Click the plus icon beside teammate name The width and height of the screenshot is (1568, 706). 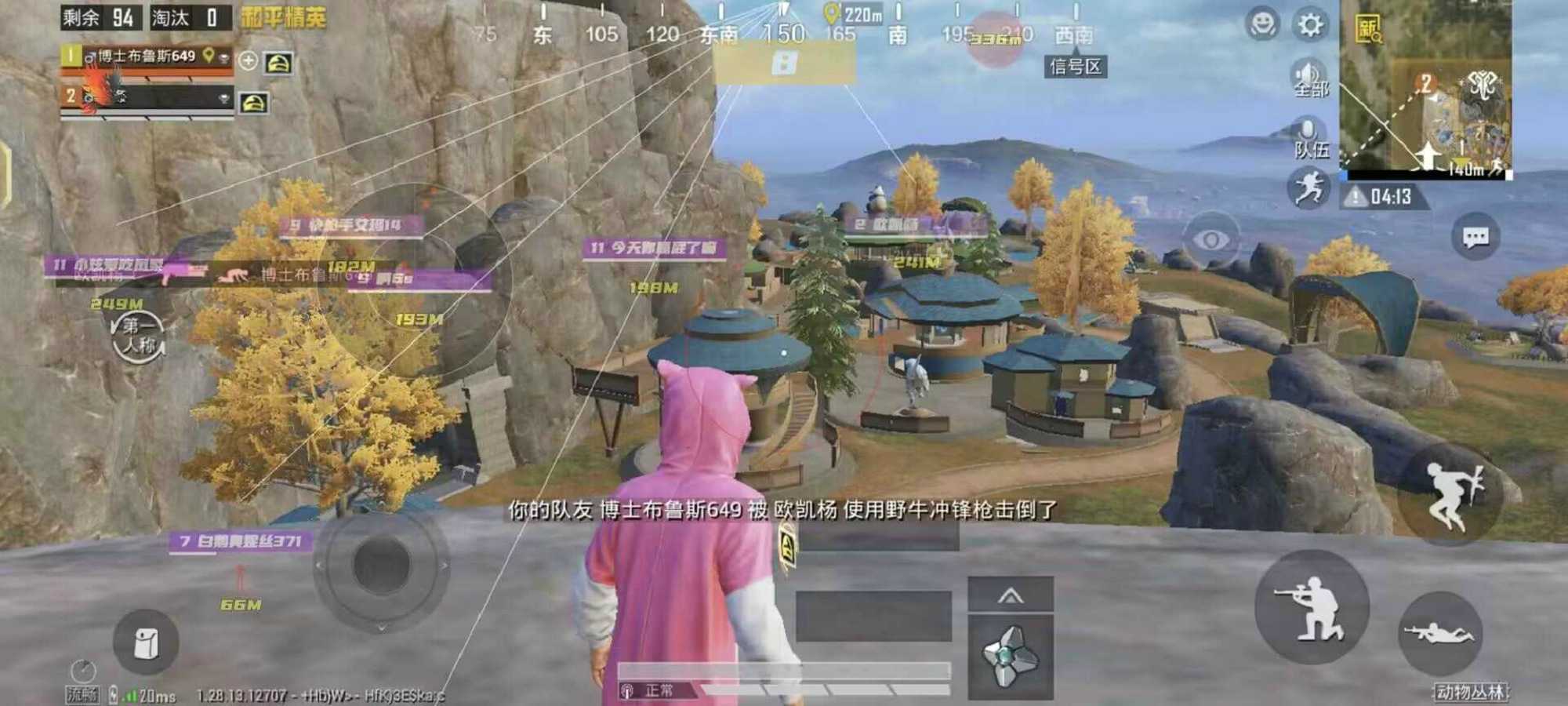pyautogui.click(x=248, y=60)
